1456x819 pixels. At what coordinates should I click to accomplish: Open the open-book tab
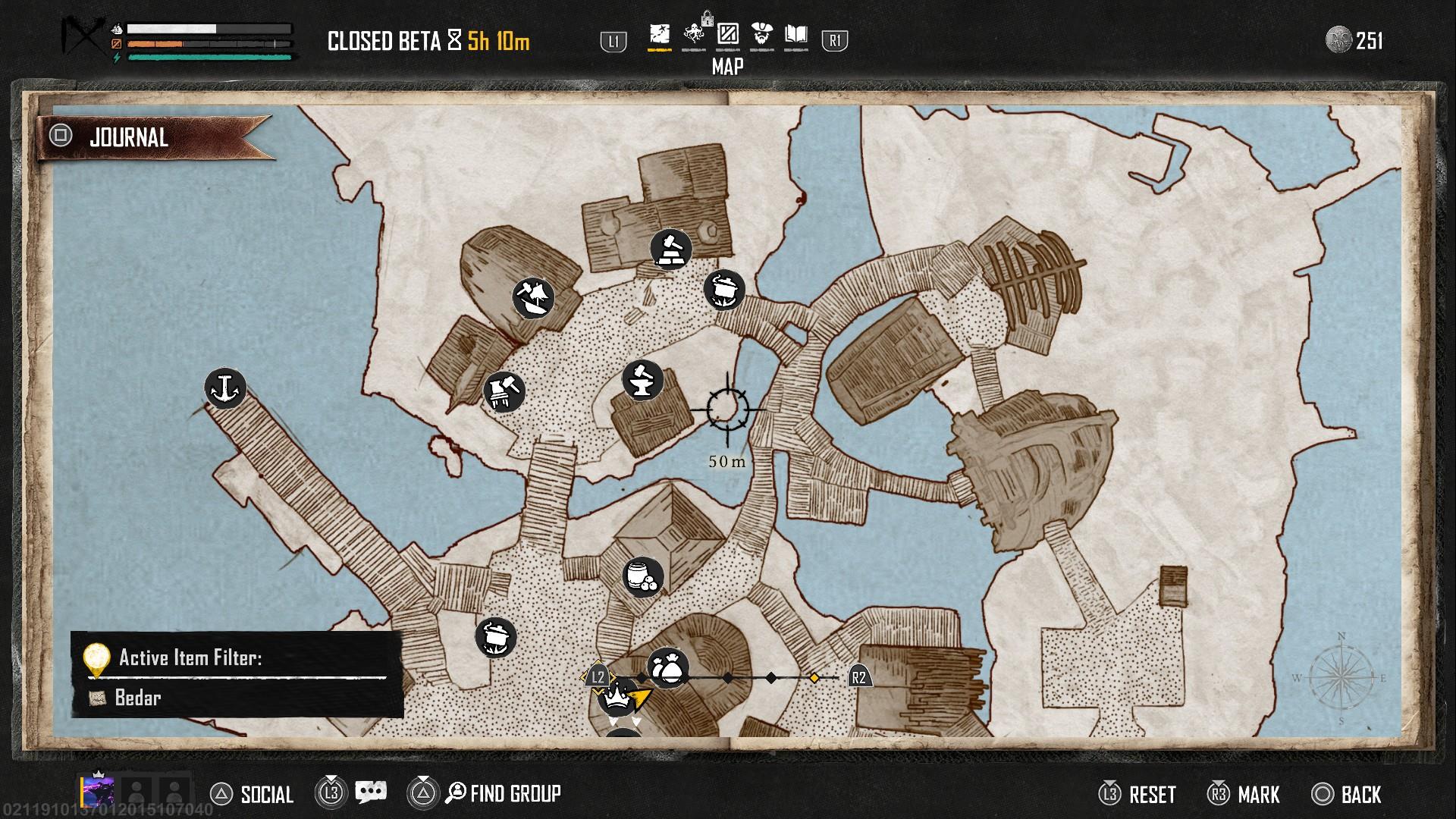(796, 35)
